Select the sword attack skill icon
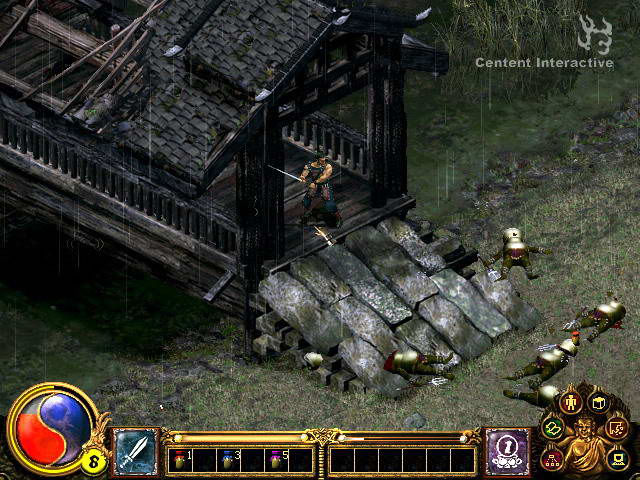640x480 pixels. point(134,451)
